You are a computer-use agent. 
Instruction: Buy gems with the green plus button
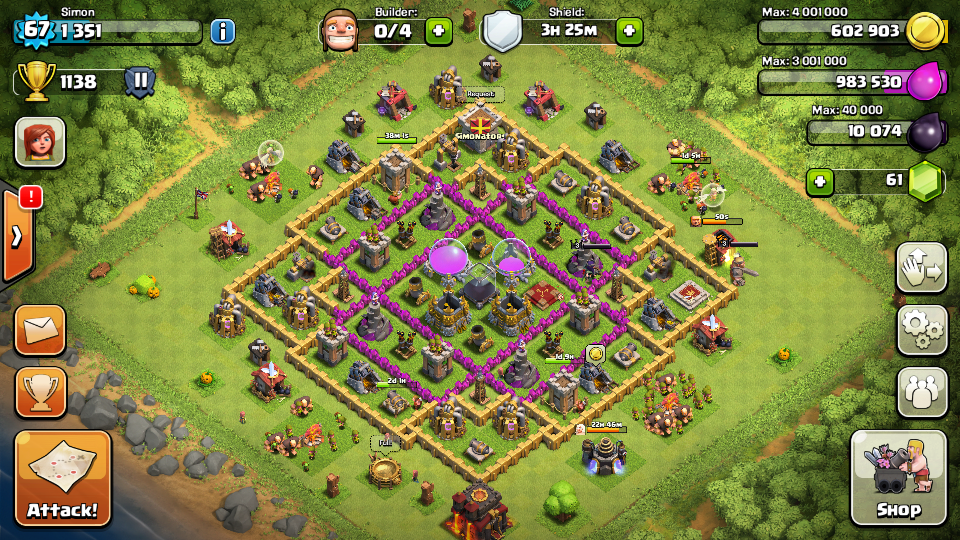[x=821, y=182]
